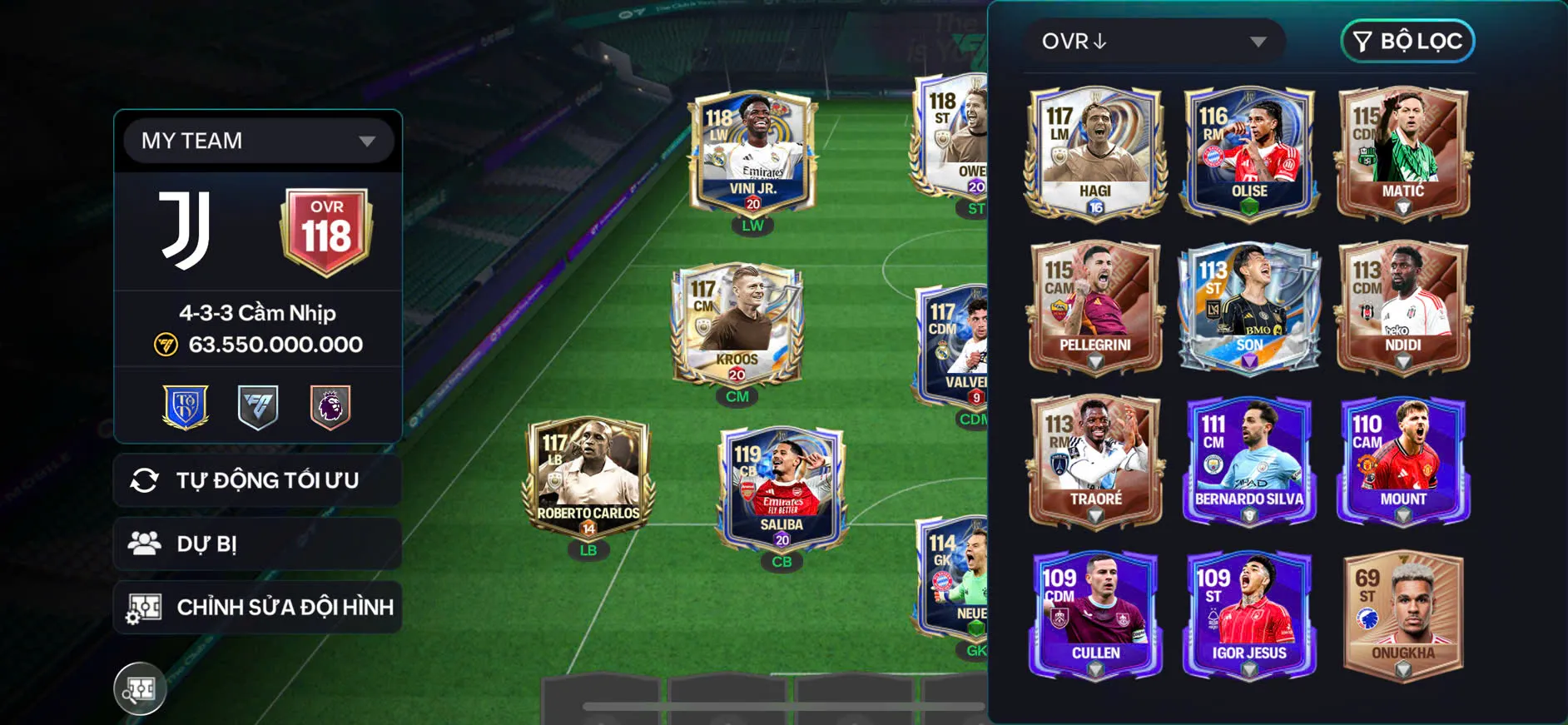1568x725 pixels.
Task: Pick the Traoré 113 RM card
Action: pyautogui.click(x=1094, y=460)
